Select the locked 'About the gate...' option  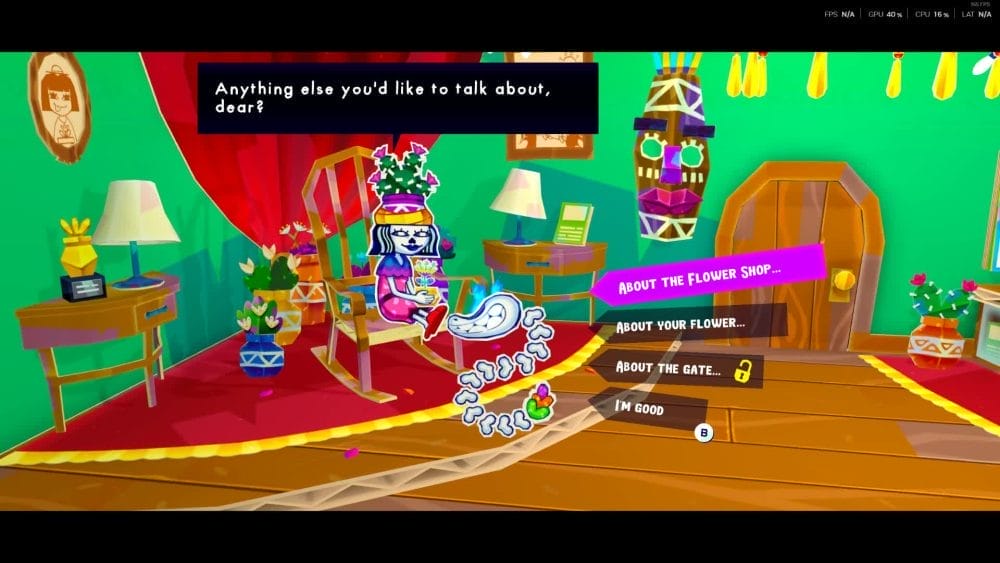point(668,369)
